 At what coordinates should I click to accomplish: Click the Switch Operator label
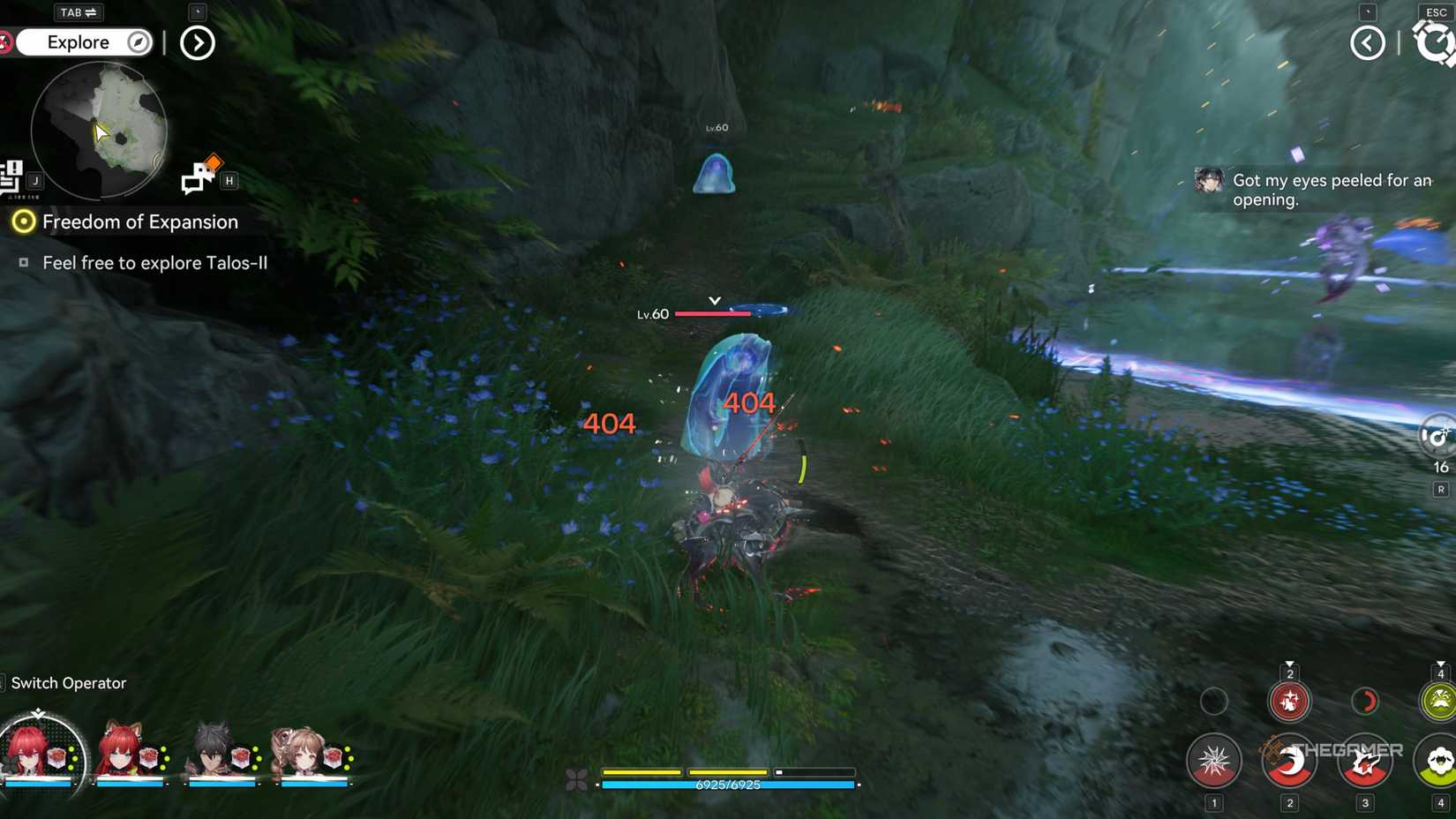tap(67, 683)
